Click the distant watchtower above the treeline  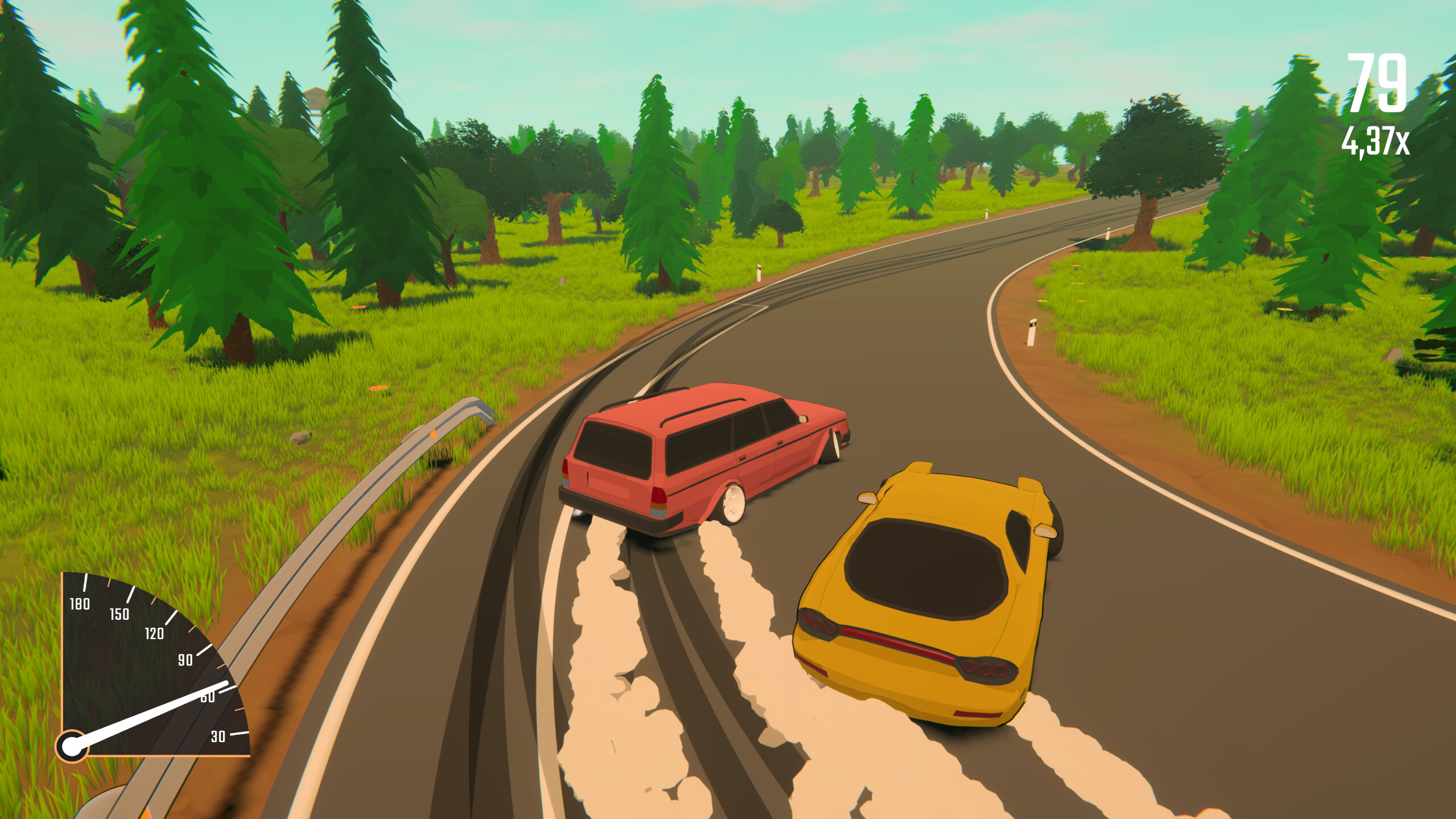(316, 97)
